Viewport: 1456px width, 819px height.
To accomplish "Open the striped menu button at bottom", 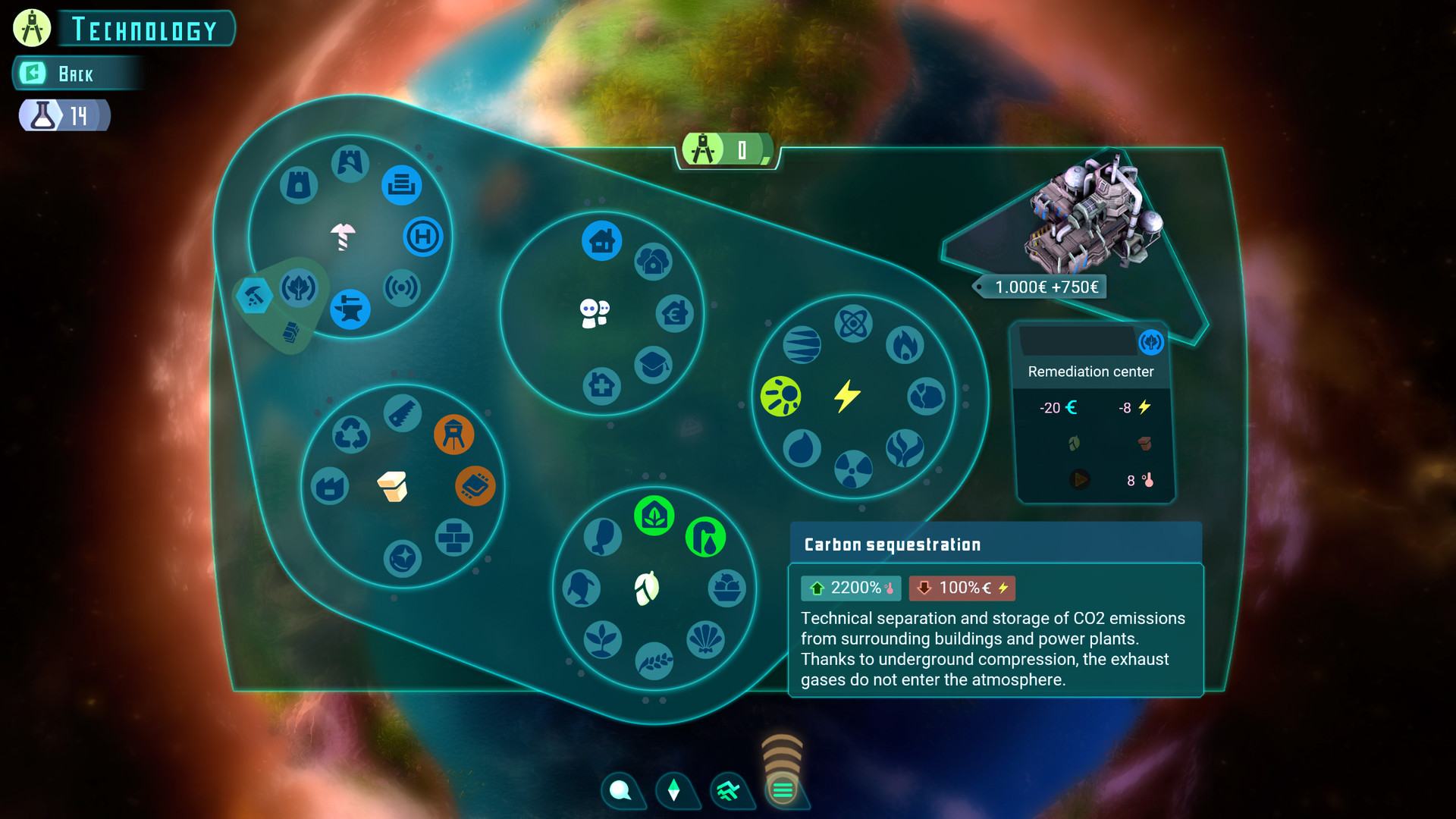I will pyautogui.click(x=783, y=790).
